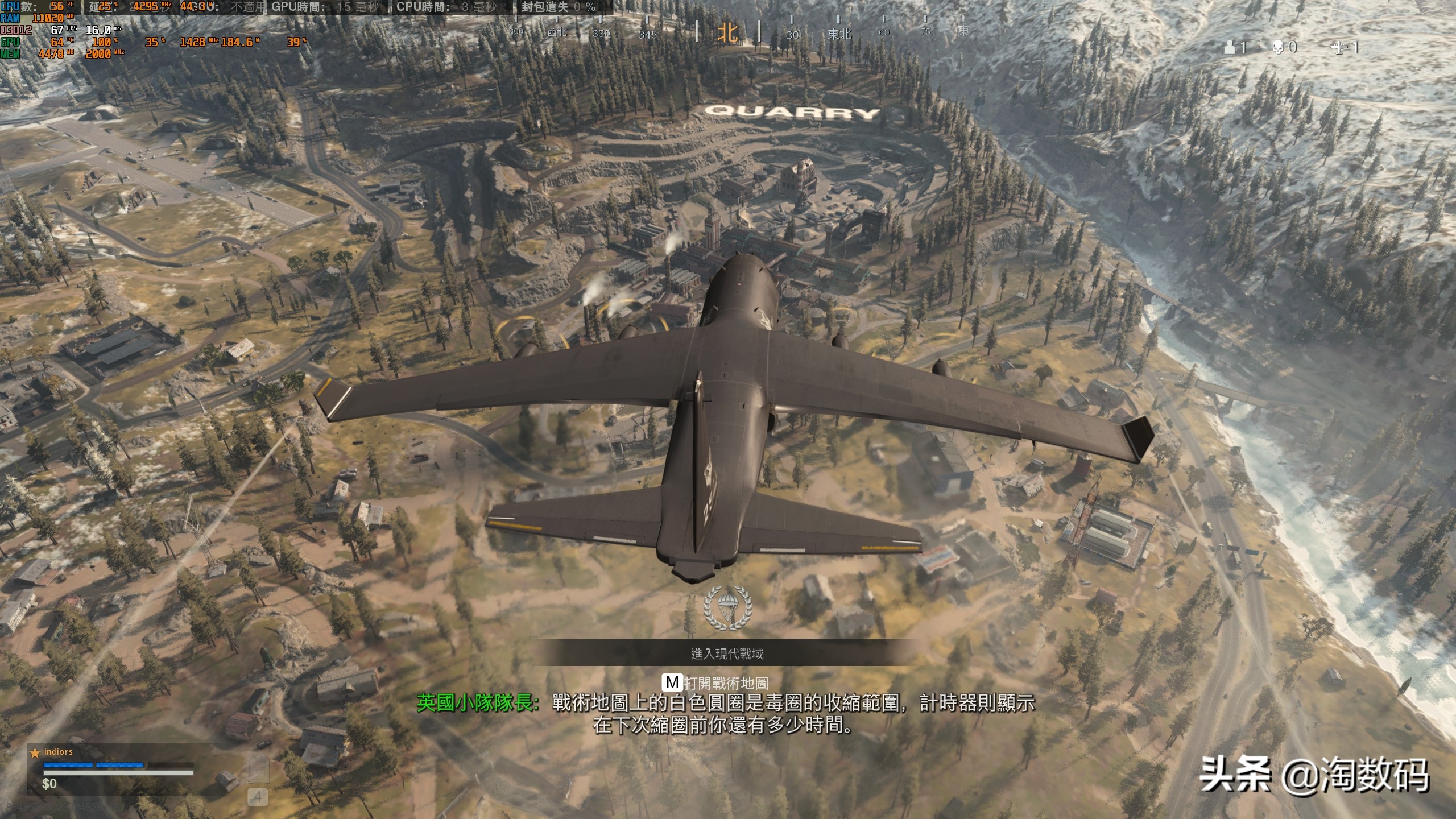Click the orange north marker on the compass
Image resolution: width=1456 pixels, height=819 pixels.
pyautogui.click(x=727, y=32)
